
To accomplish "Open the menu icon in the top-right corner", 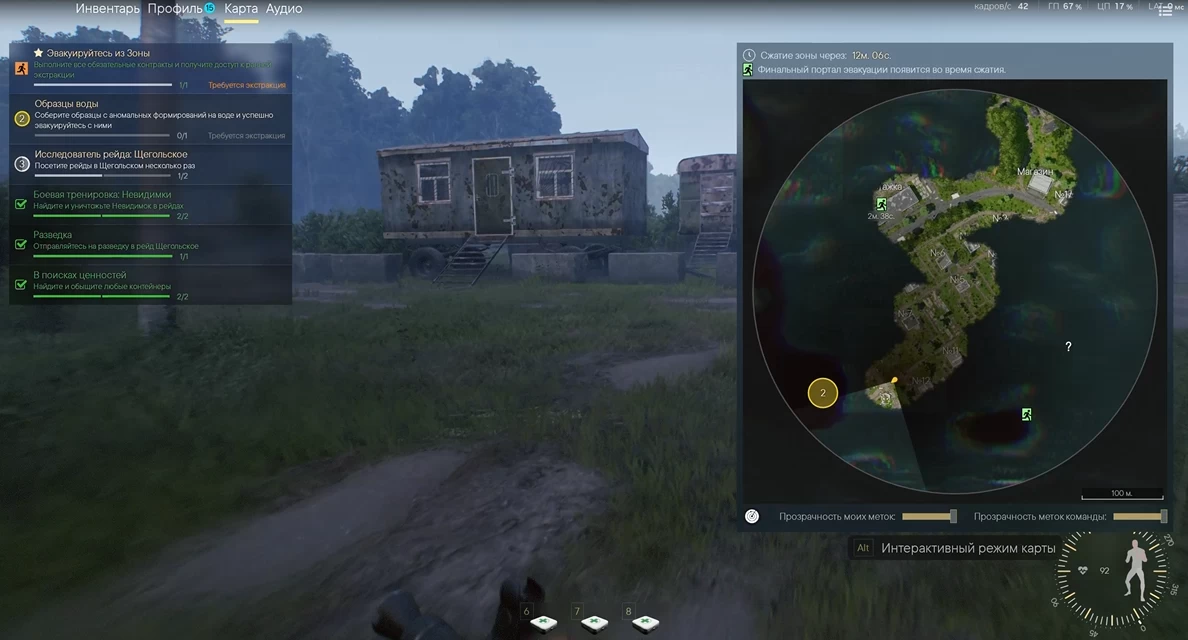I will (x=1165, y=10).
